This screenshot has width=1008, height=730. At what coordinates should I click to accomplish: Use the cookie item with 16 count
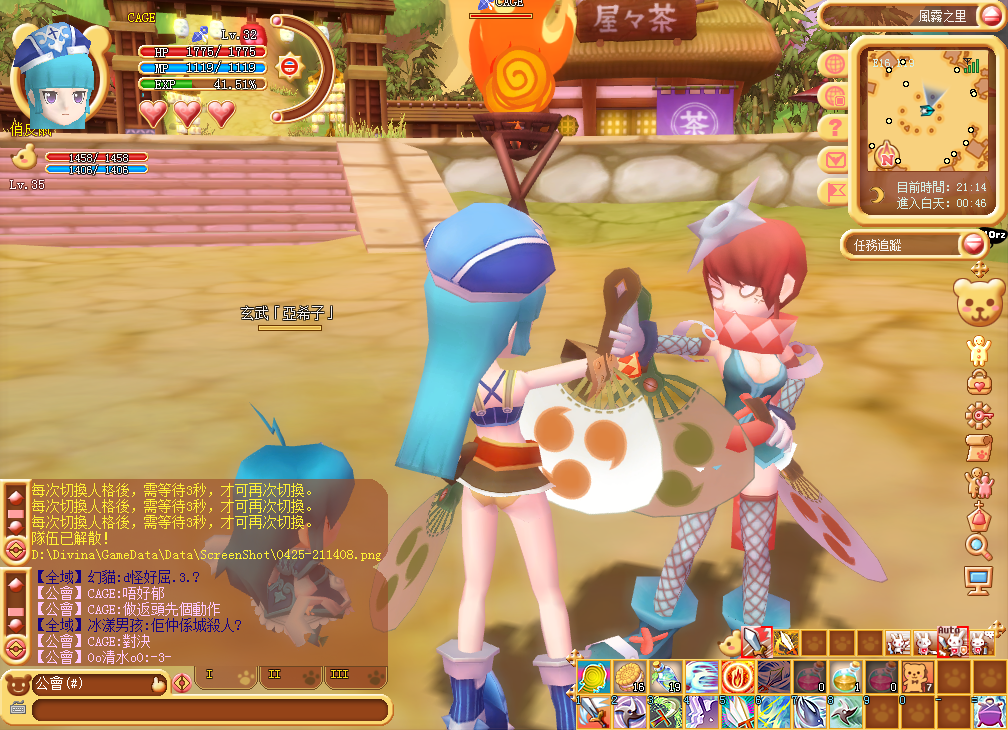tap(628, 676)
